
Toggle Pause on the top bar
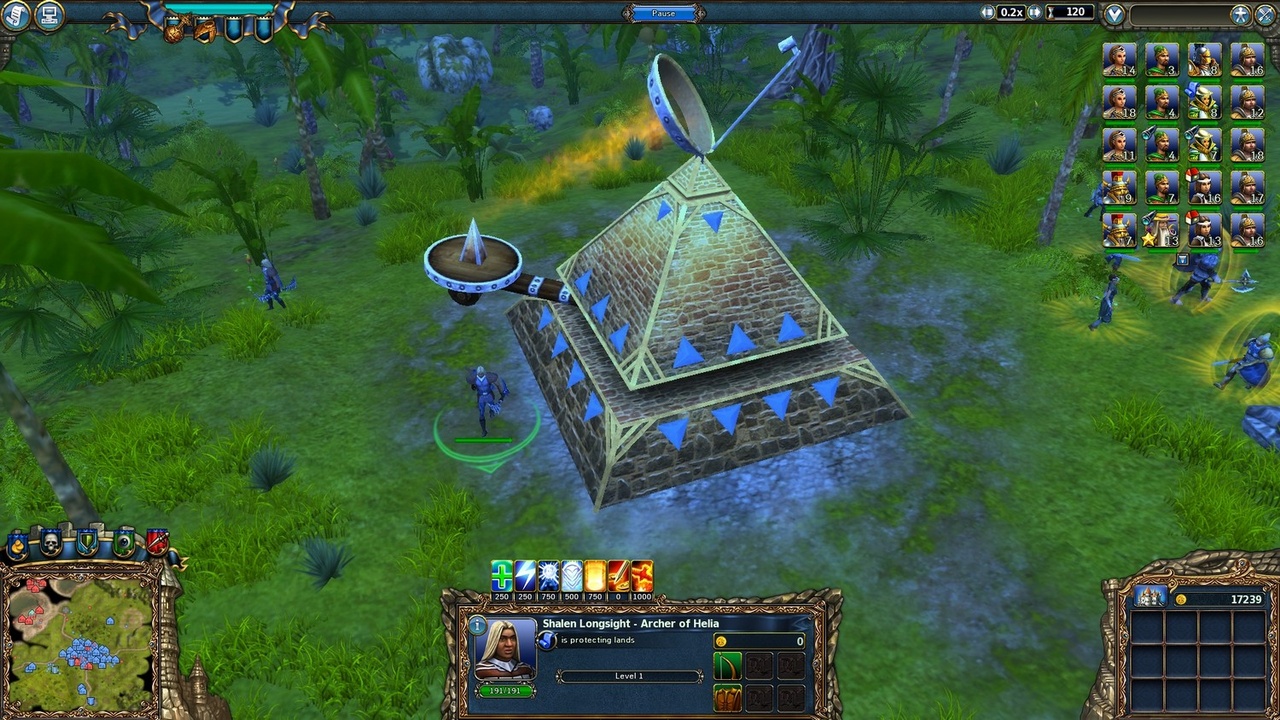(662, 12)
